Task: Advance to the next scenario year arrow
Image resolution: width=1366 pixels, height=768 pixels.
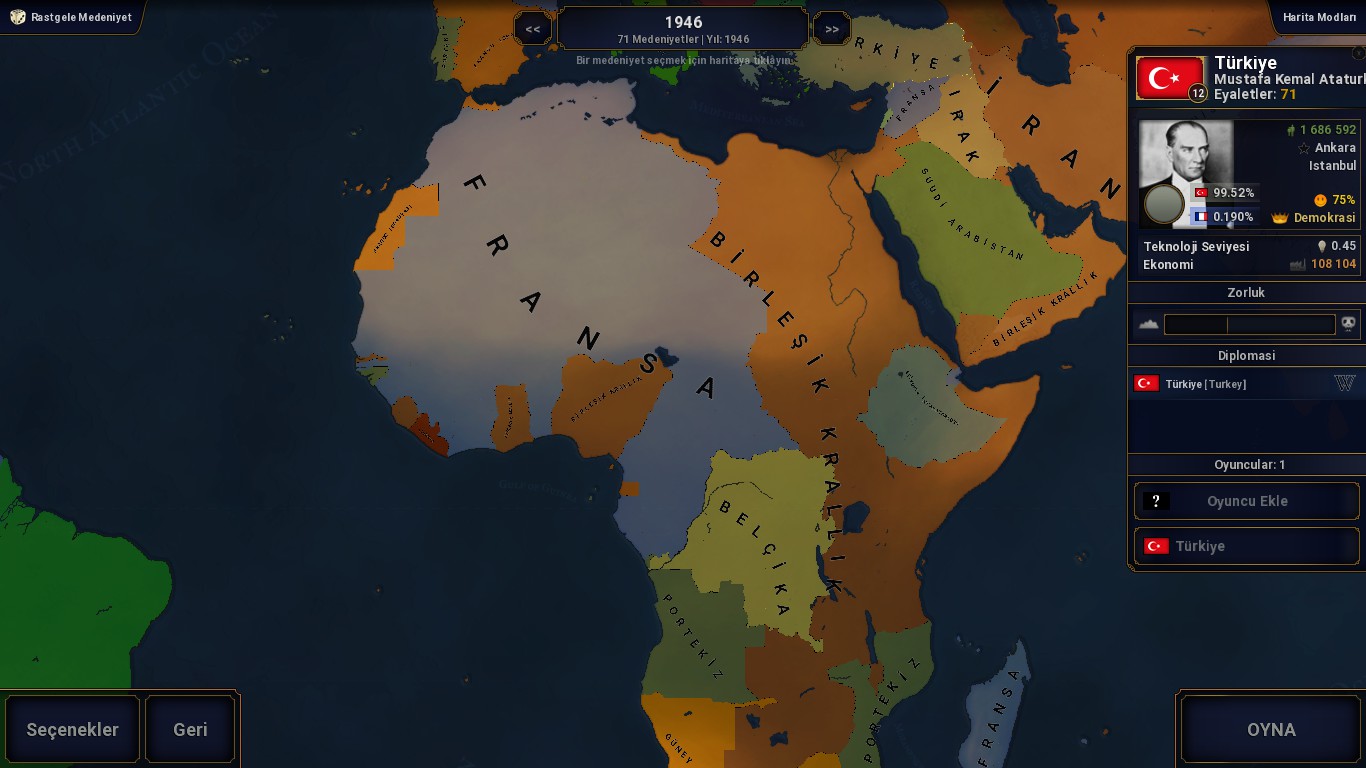Action: 832,29
